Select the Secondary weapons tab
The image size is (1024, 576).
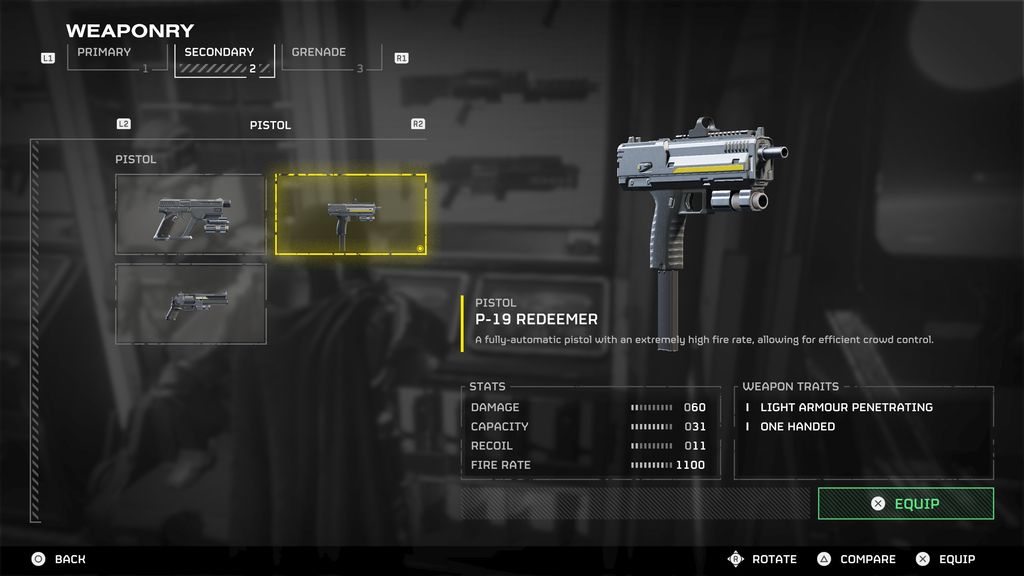[x=222, y=58]
